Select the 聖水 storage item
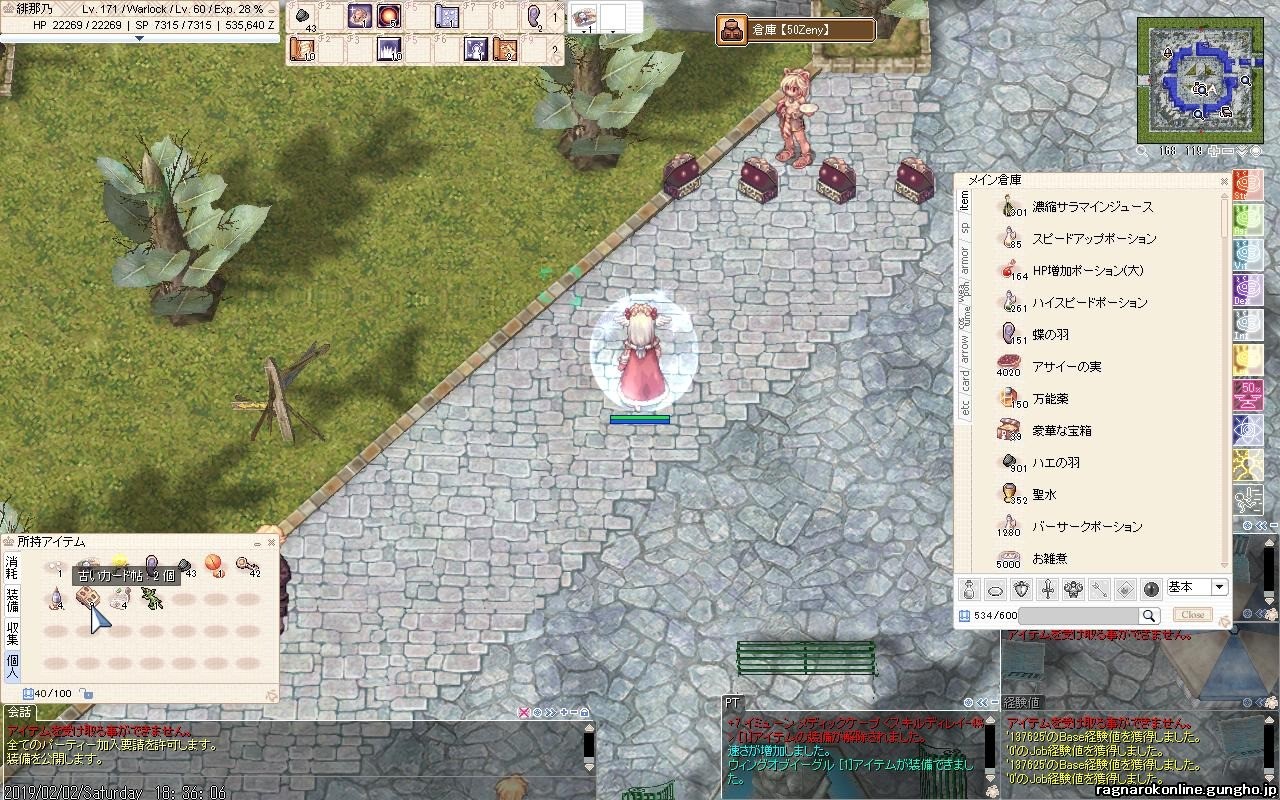Screen dimensions: 1280x800 pyautogui.click(x=1044, y=495)
